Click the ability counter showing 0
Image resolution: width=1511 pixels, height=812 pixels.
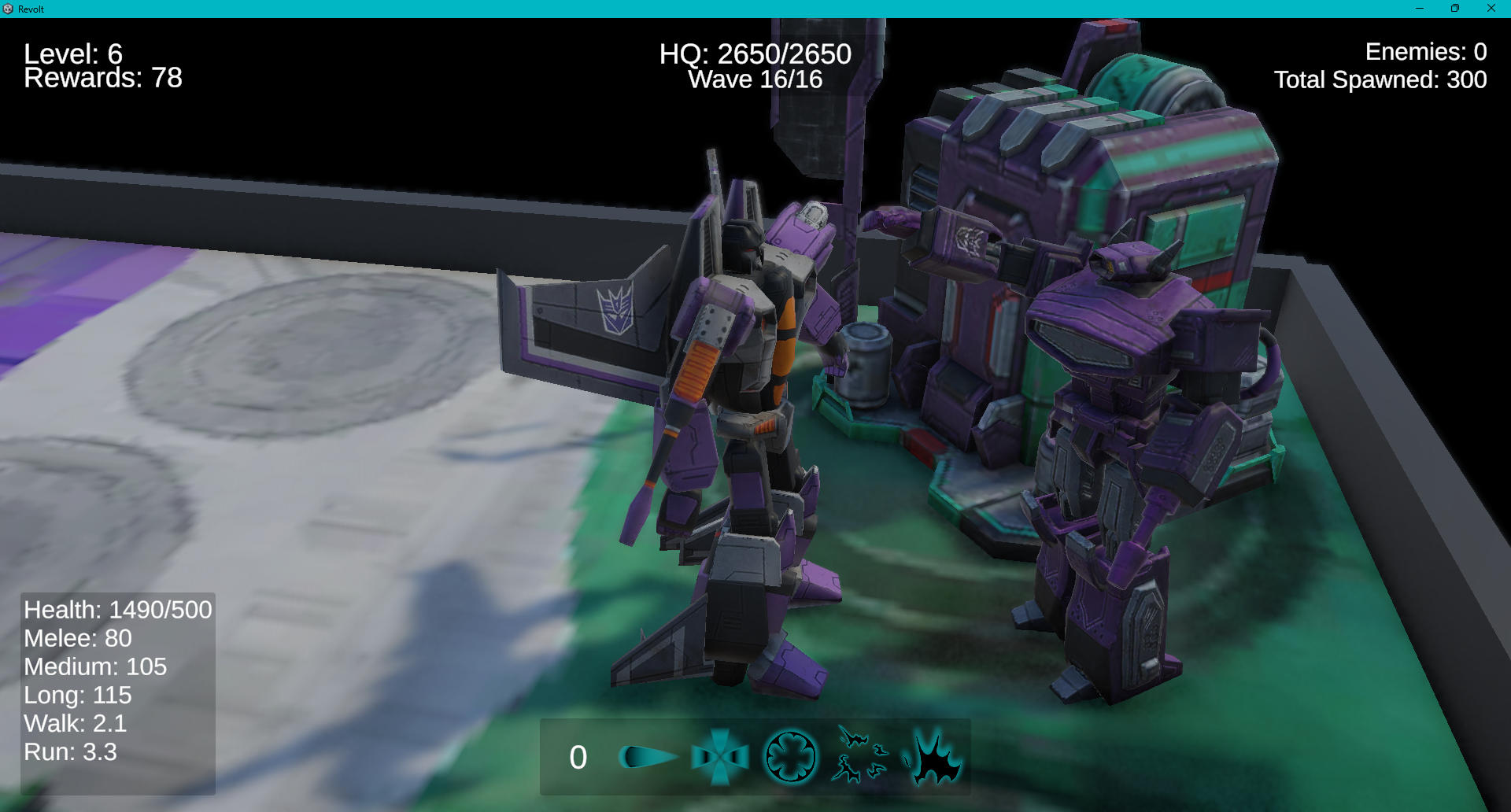[578, 756]
